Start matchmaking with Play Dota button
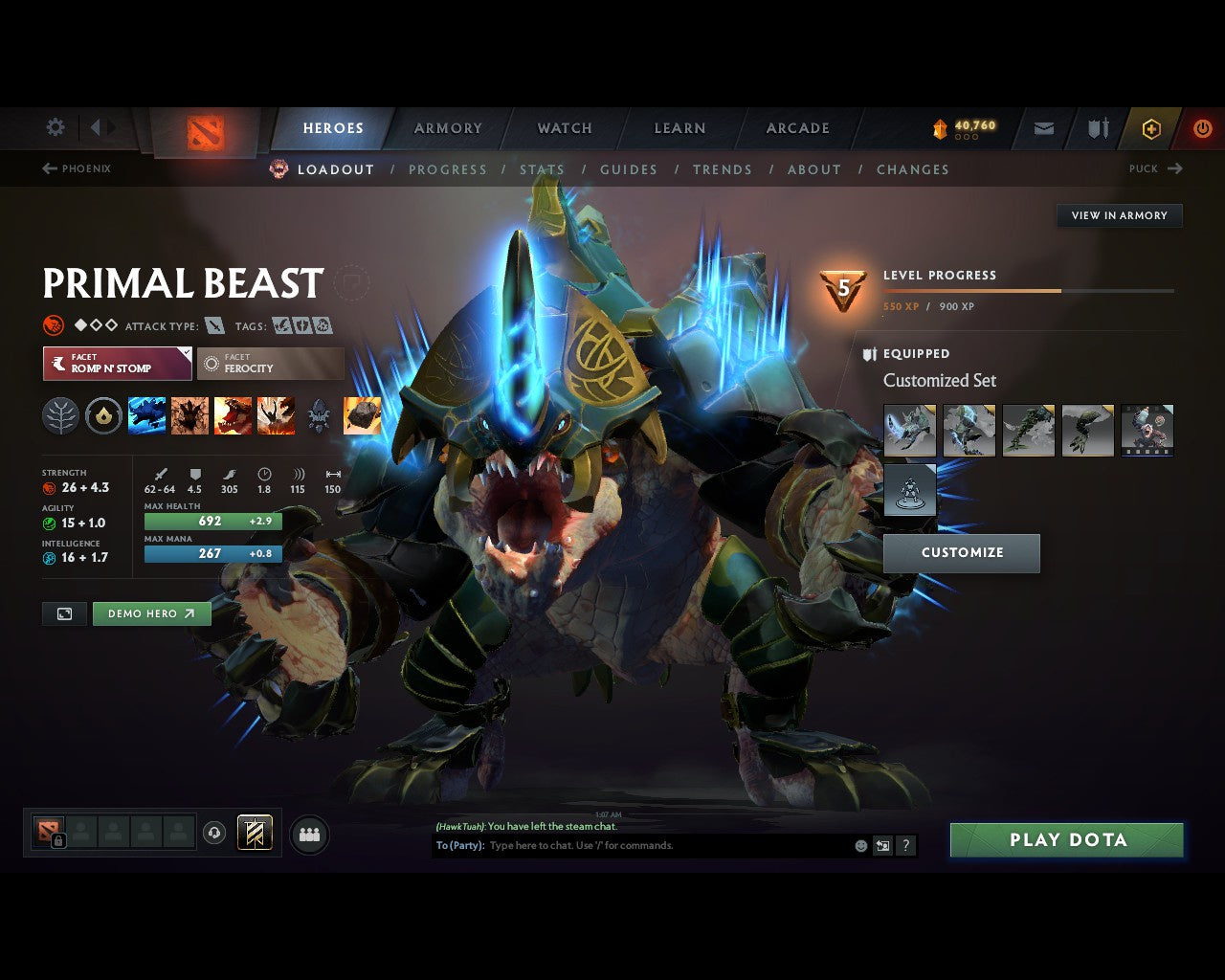1225x980 pixels. click(1066, 840)
